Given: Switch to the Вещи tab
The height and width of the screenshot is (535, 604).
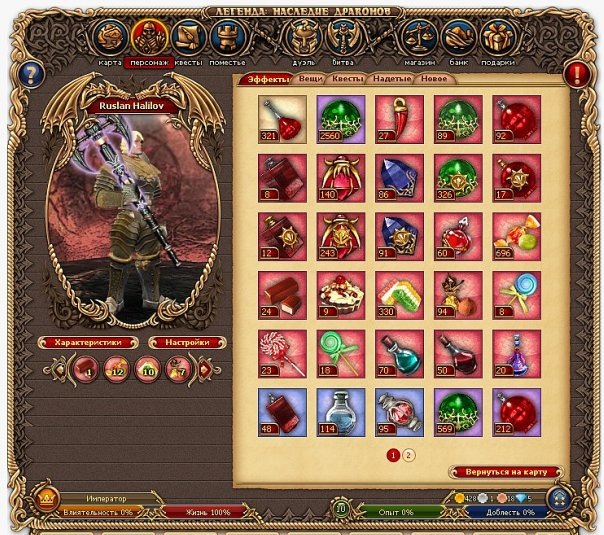Looking at the screenshot, I should point(311,78).
